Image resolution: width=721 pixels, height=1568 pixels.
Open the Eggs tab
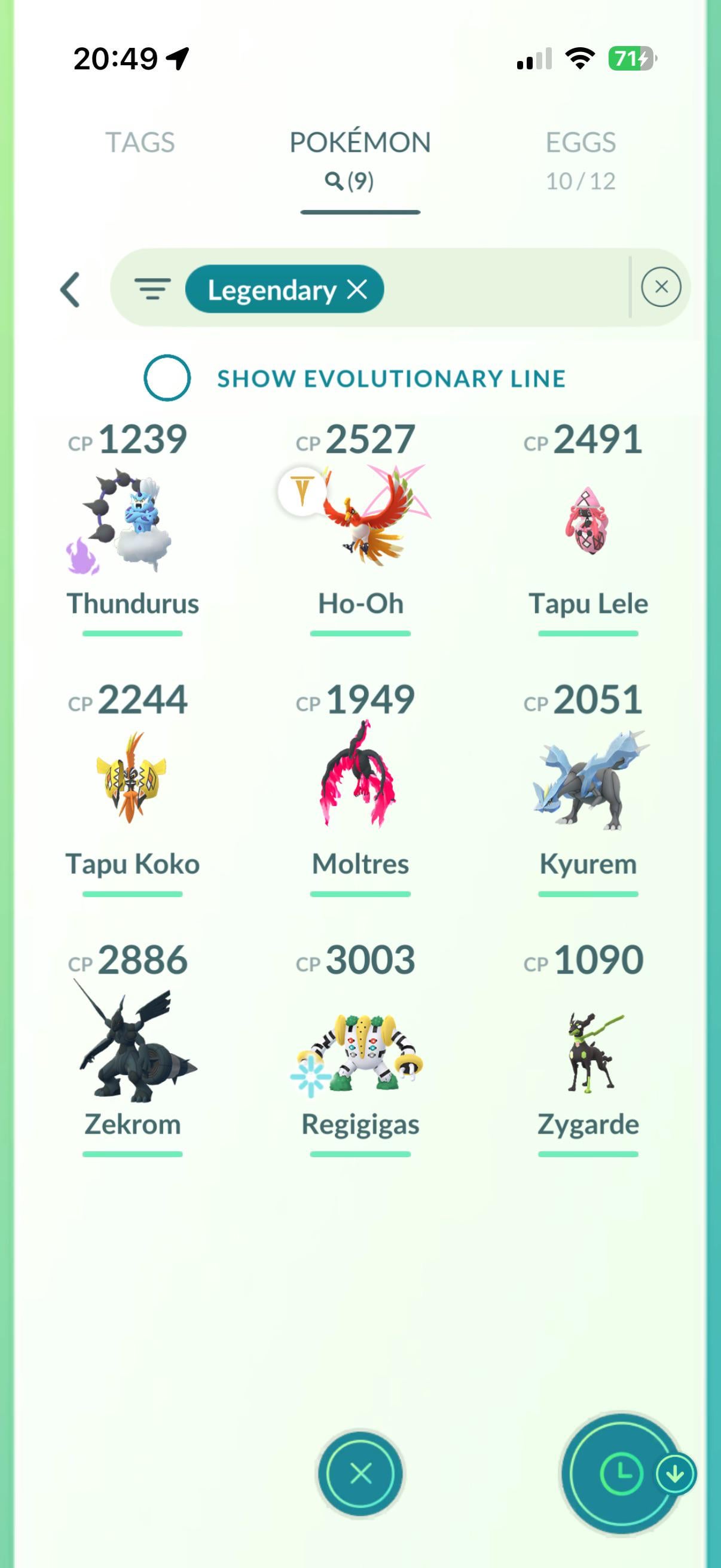point(581,158)
